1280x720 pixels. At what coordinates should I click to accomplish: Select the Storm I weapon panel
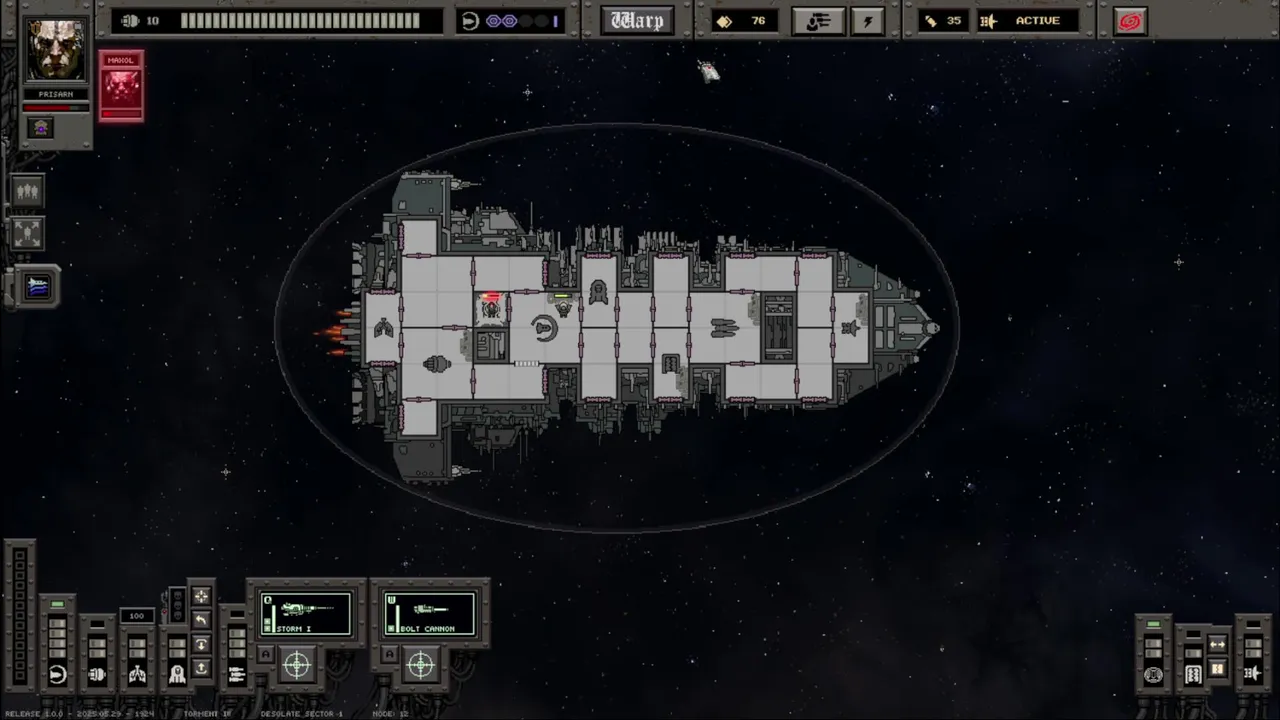pyautogui.click(x=306, y=613)
